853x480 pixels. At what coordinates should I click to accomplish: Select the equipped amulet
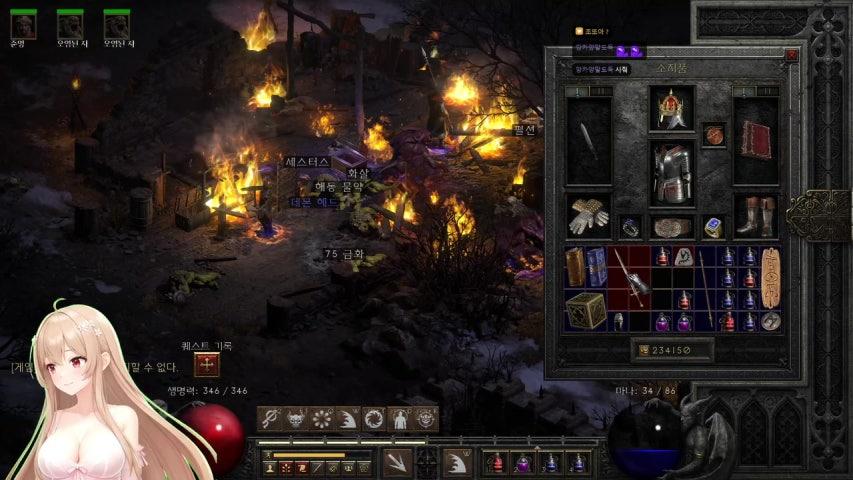713,134
